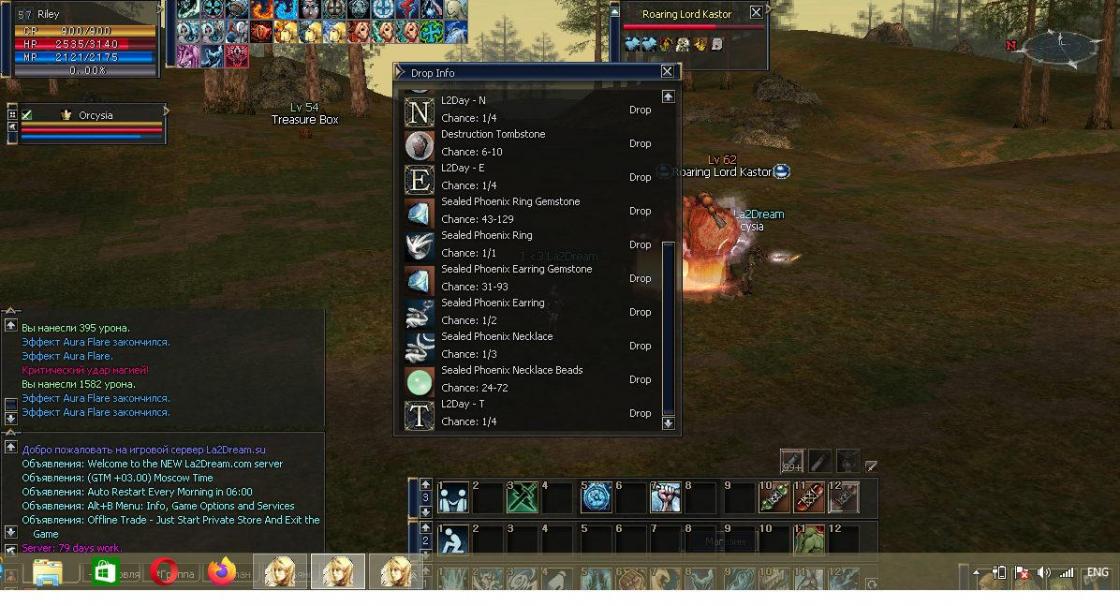The height and width of the screenshot is (606, 1120).
Task: Select the green orc icon in hotbar slot 11
Action: 809,542
